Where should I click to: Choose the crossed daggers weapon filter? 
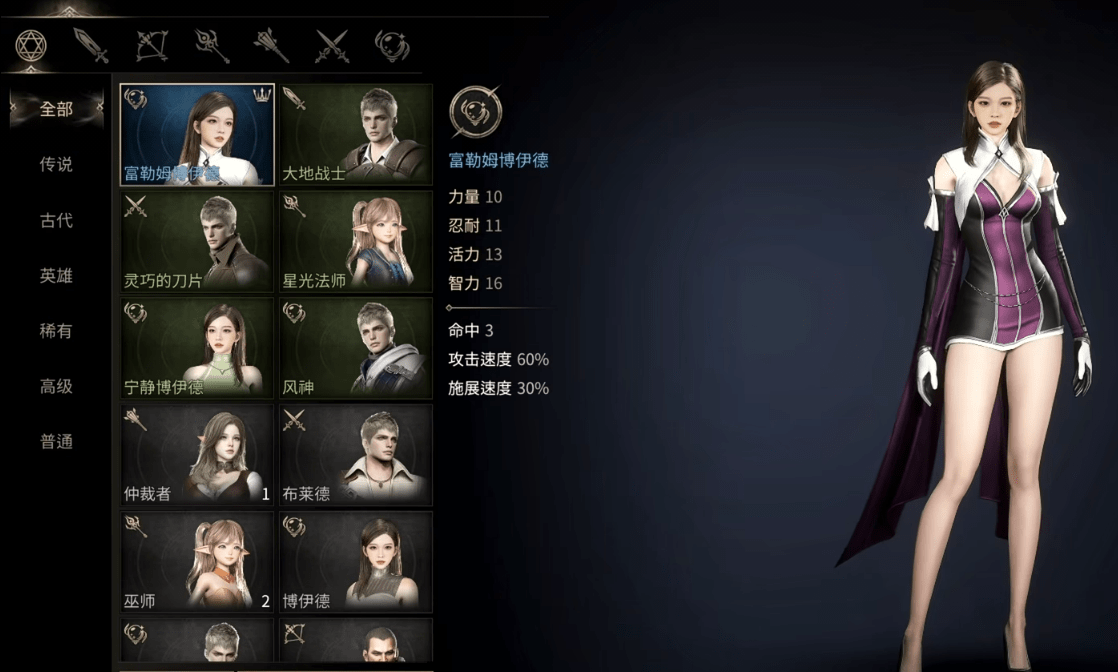[331, 45]
